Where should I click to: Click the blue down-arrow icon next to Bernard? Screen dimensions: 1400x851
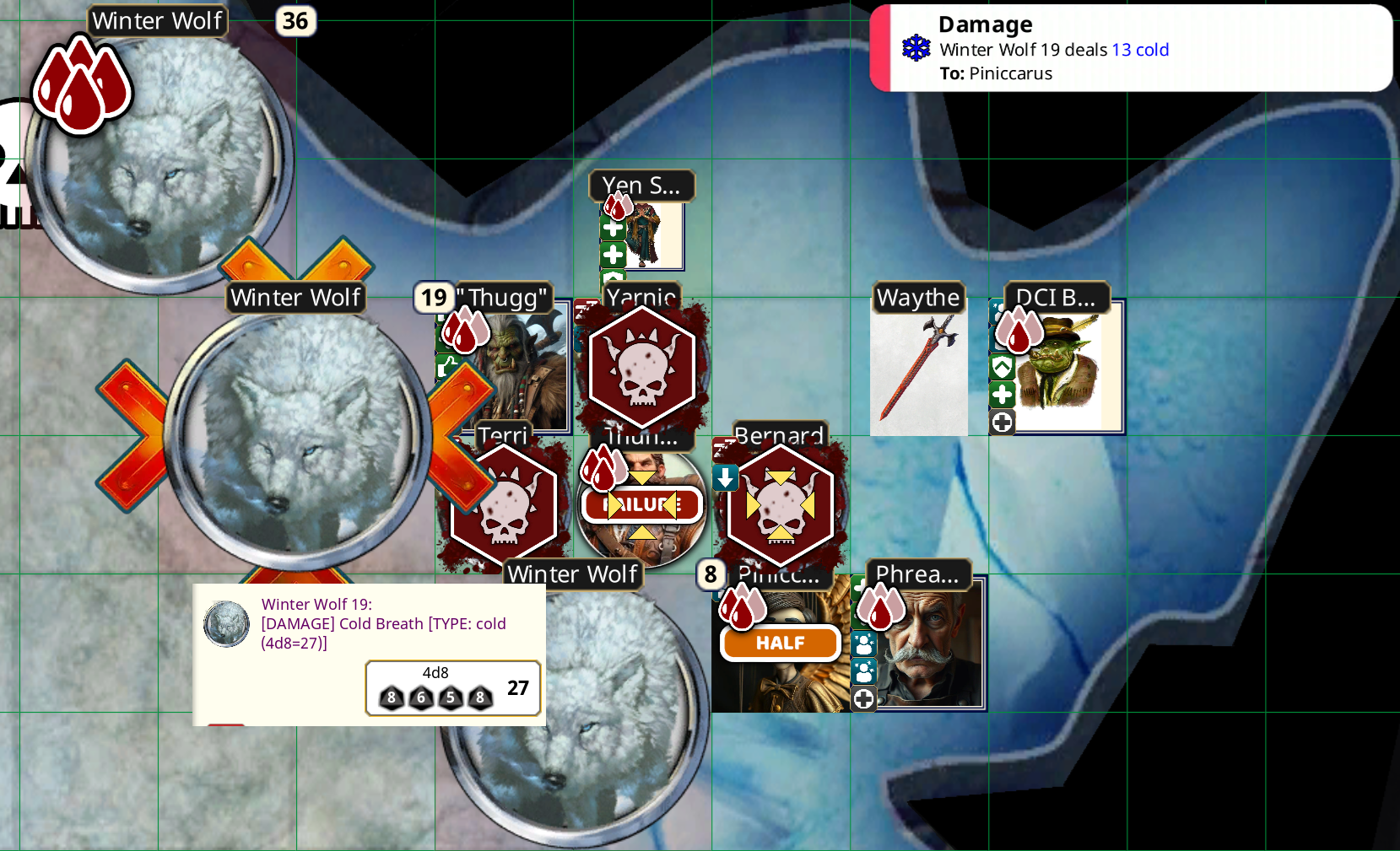click(x=723, y=478)
